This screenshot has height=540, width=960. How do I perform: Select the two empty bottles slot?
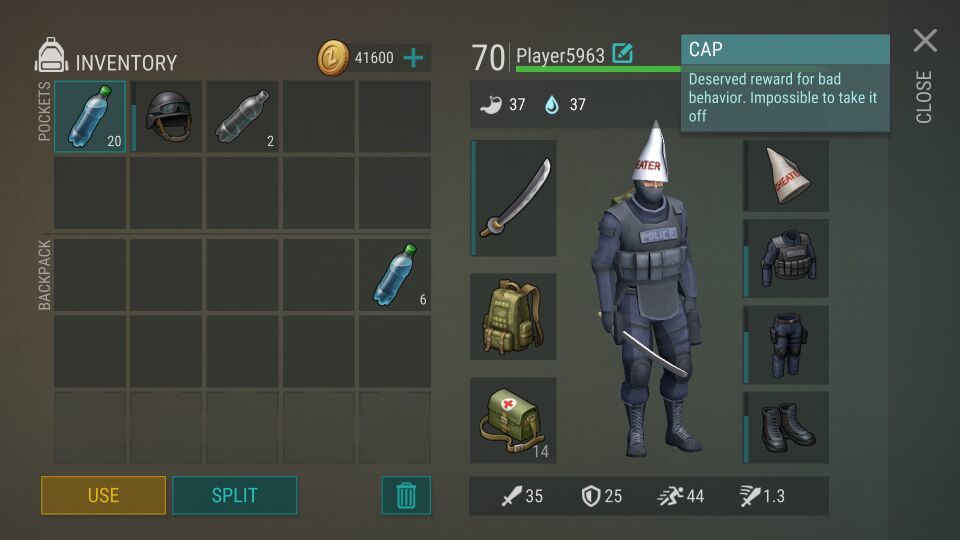(x=243, y=116)
